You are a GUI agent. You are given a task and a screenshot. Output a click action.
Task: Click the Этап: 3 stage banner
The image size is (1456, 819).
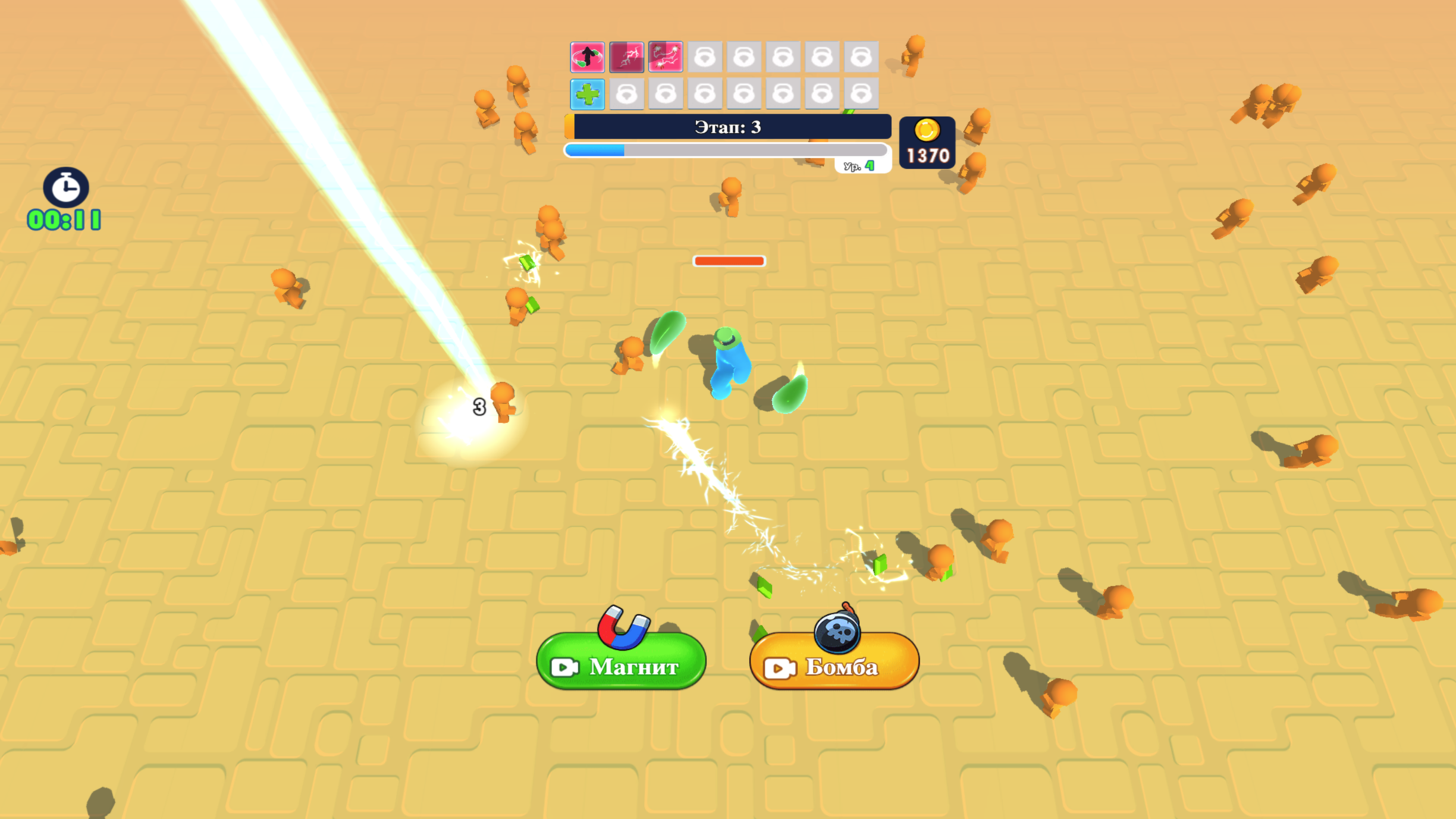(x=726, y=127)
